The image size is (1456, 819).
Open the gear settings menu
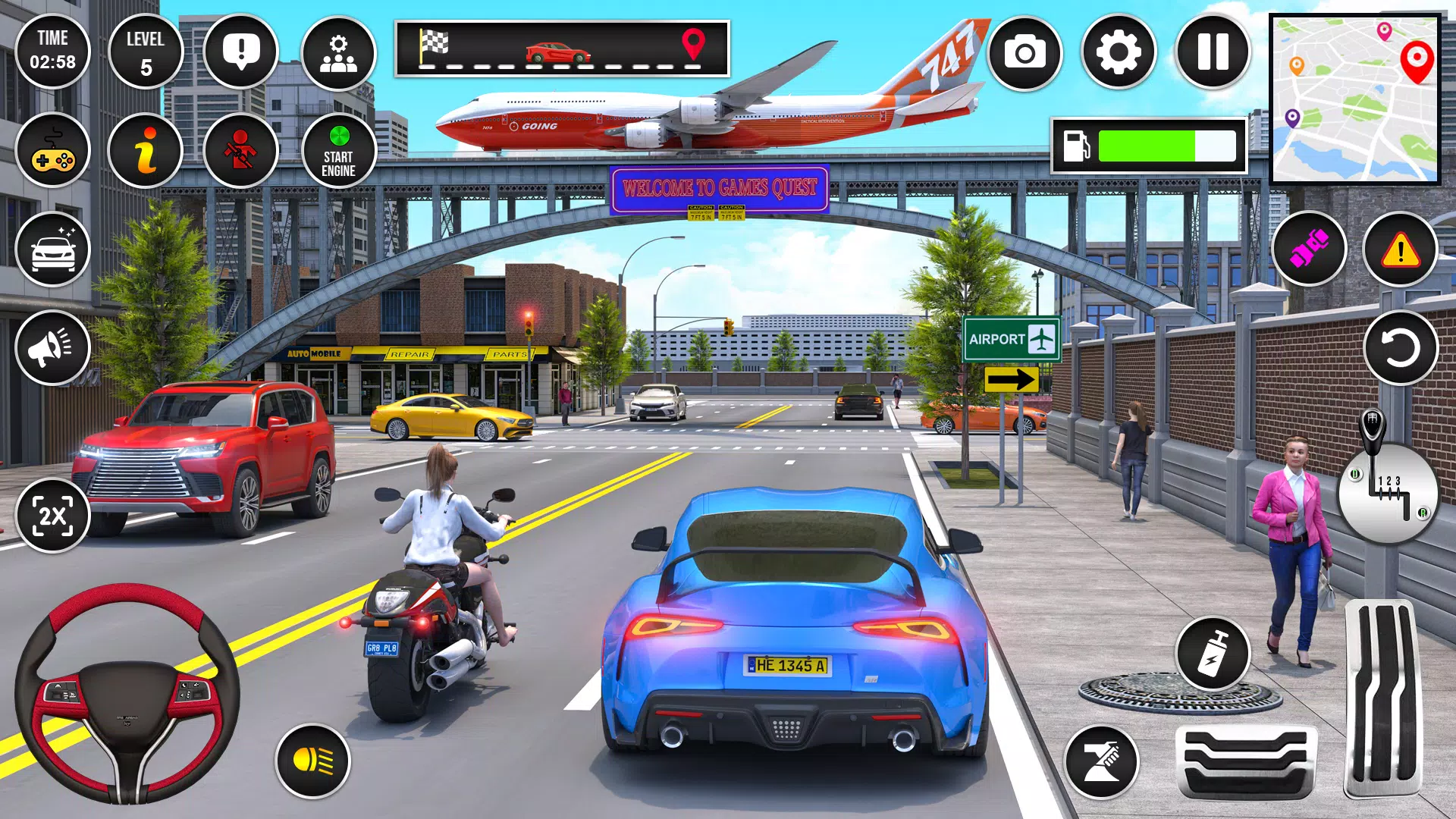click(1119, 52)
